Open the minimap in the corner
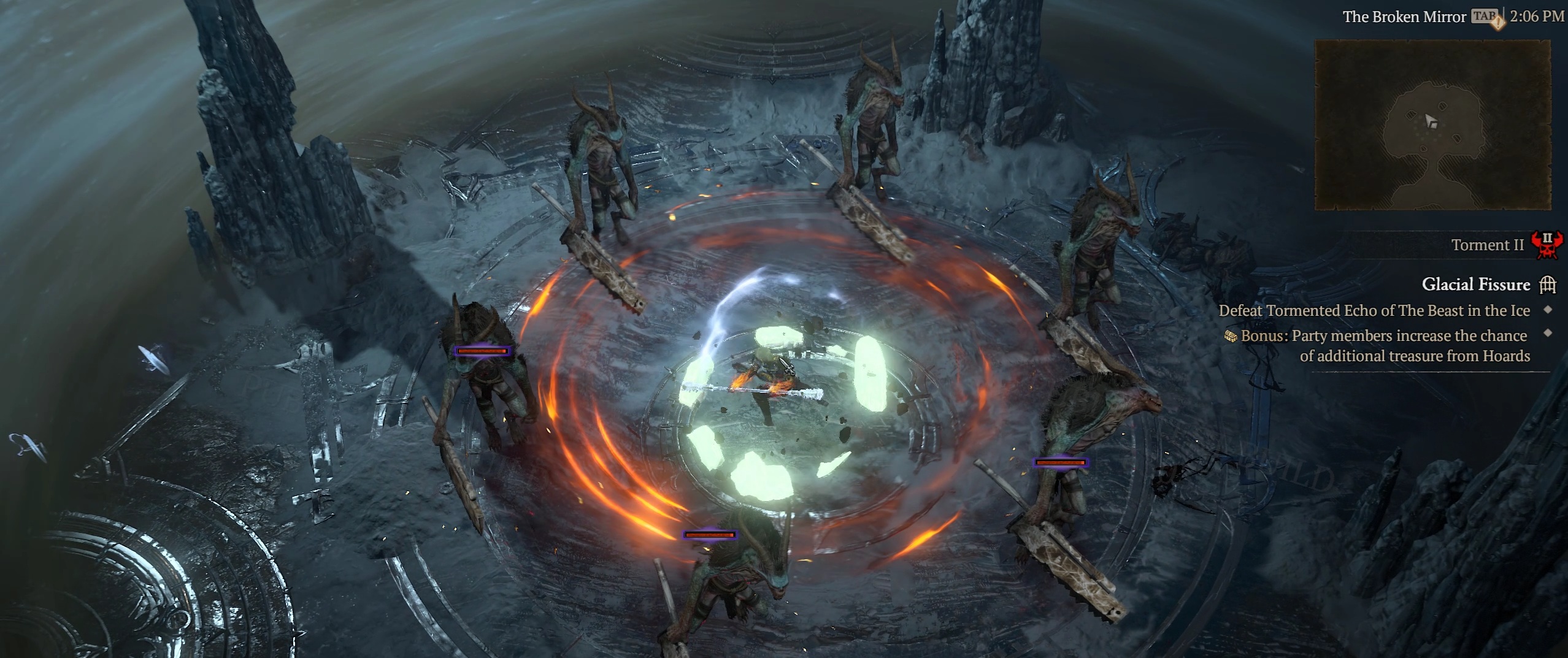 pos(1432,125)
